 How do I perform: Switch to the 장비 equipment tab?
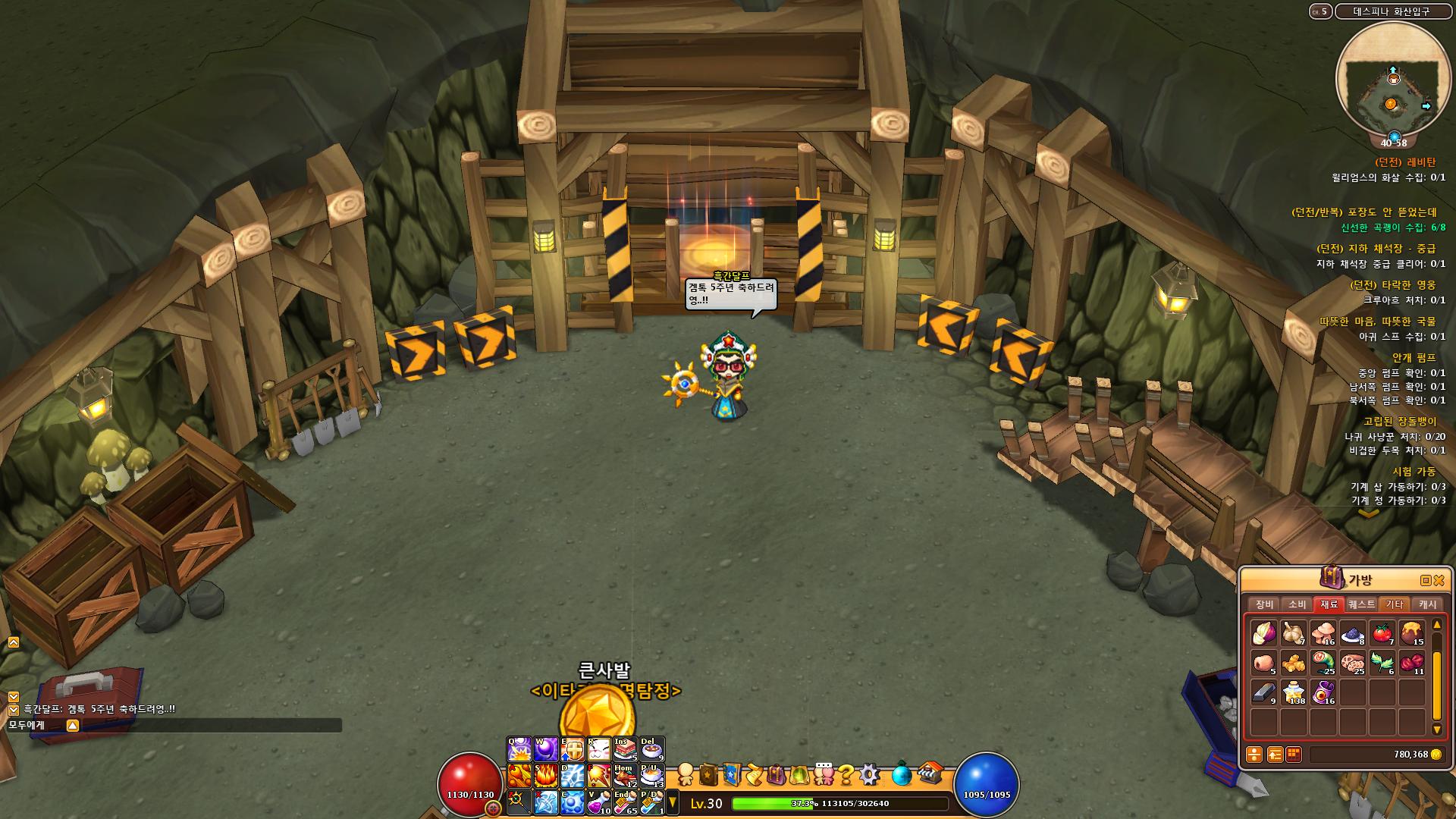click(1264, 604)
